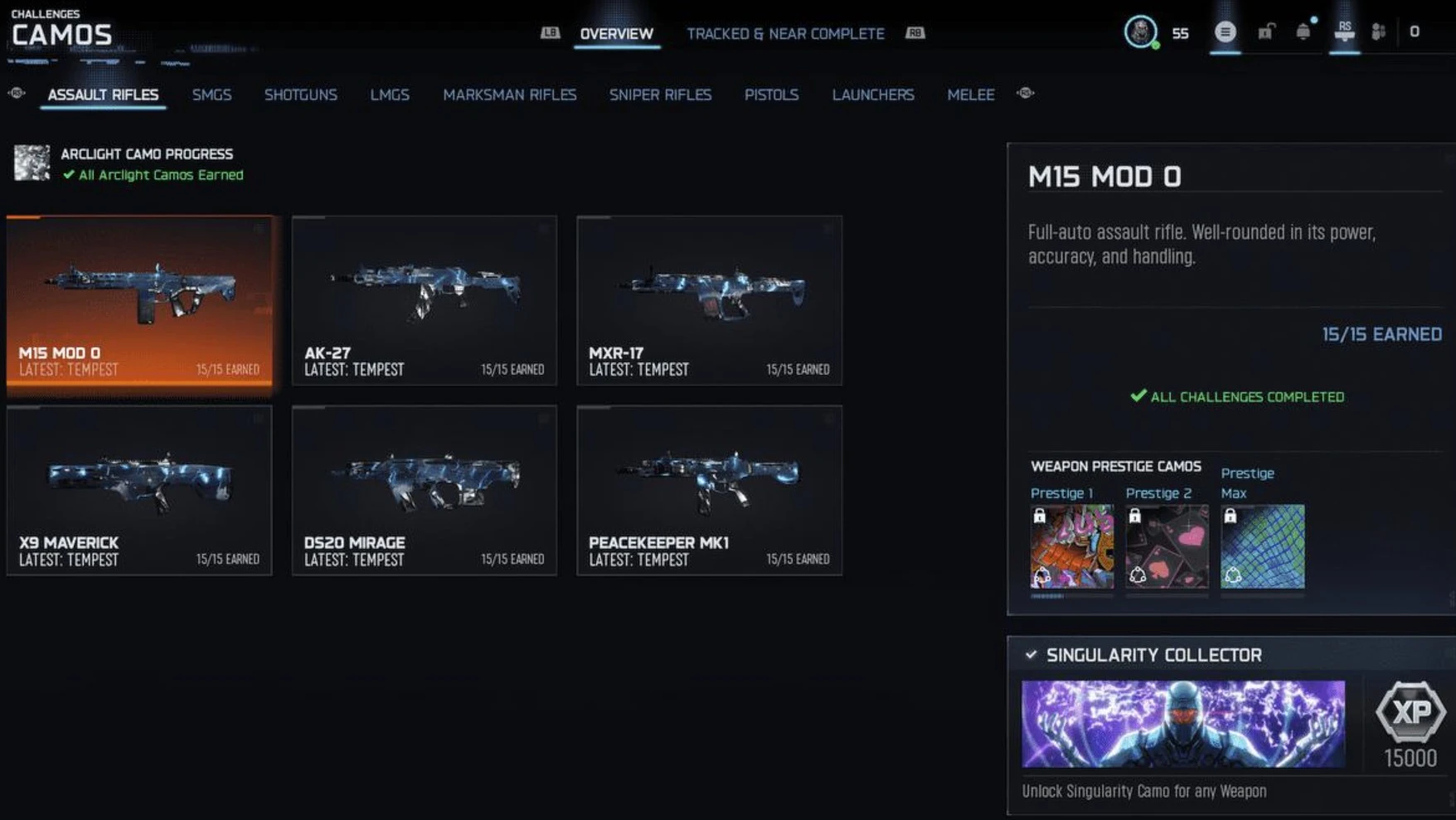Switch to the Tracked & Near Complete tab

(785, 34)
